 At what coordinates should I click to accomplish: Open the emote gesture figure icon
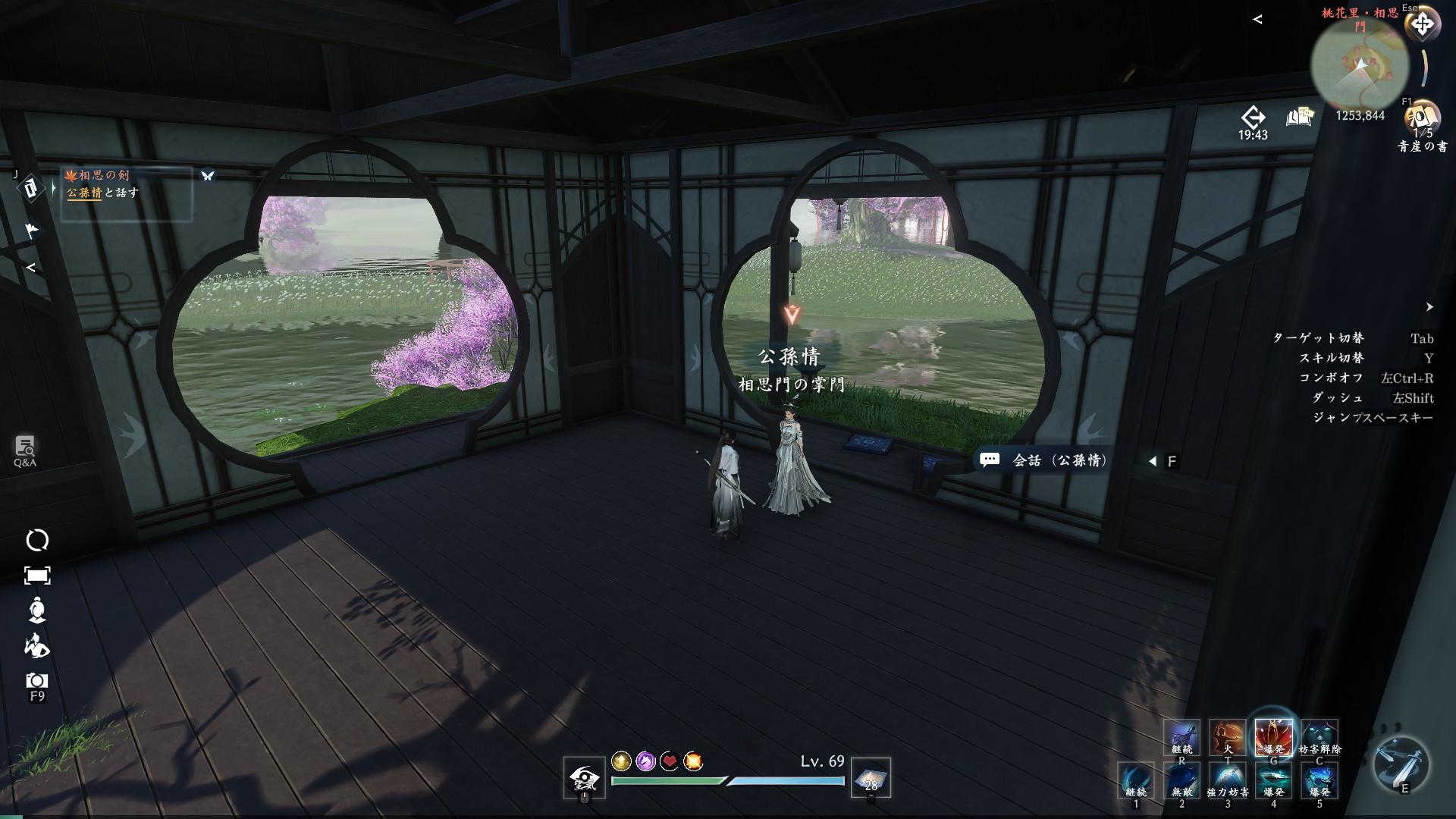(37, 645)
